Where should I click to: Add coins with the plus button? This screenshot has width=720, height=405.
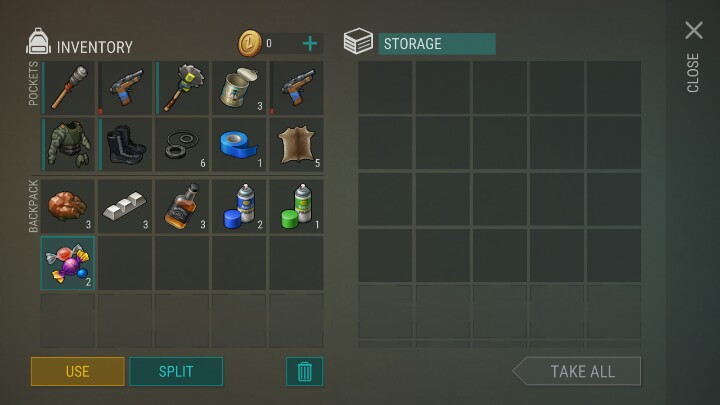pos(310,43)
